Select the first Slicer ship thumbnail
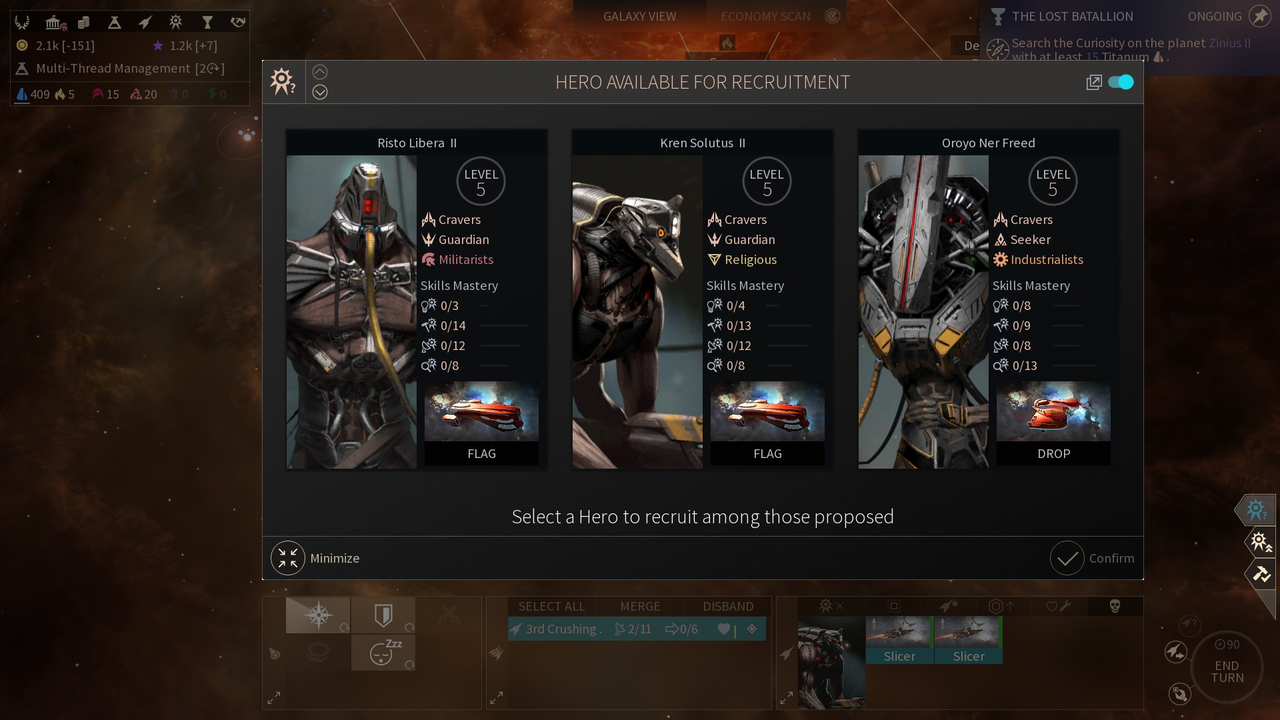The height and width of the screenshot is (720, 1280). click(x=899, y=640)
